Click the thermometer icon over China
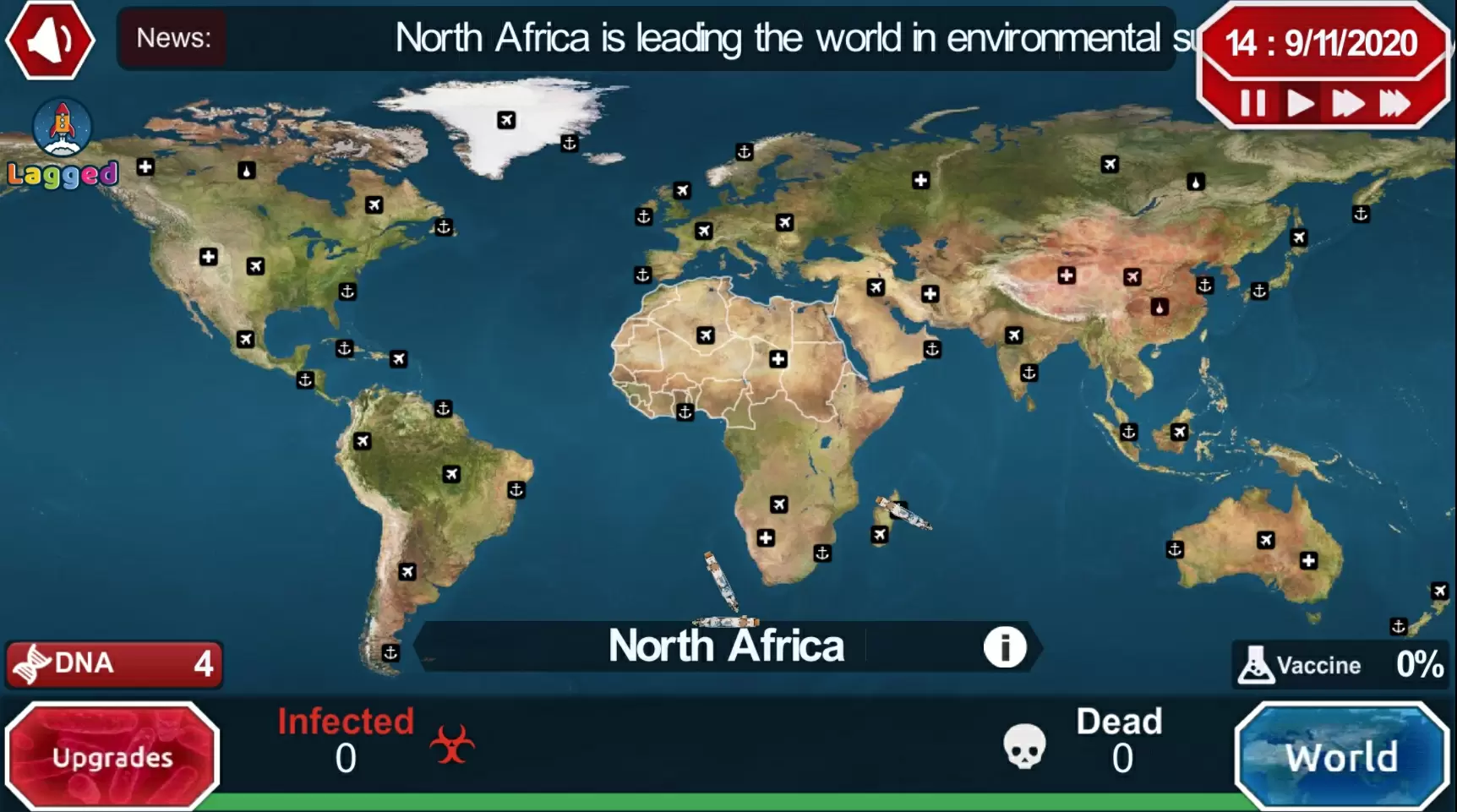This screenshot has height=812, width=1457. pos(1159,307)
